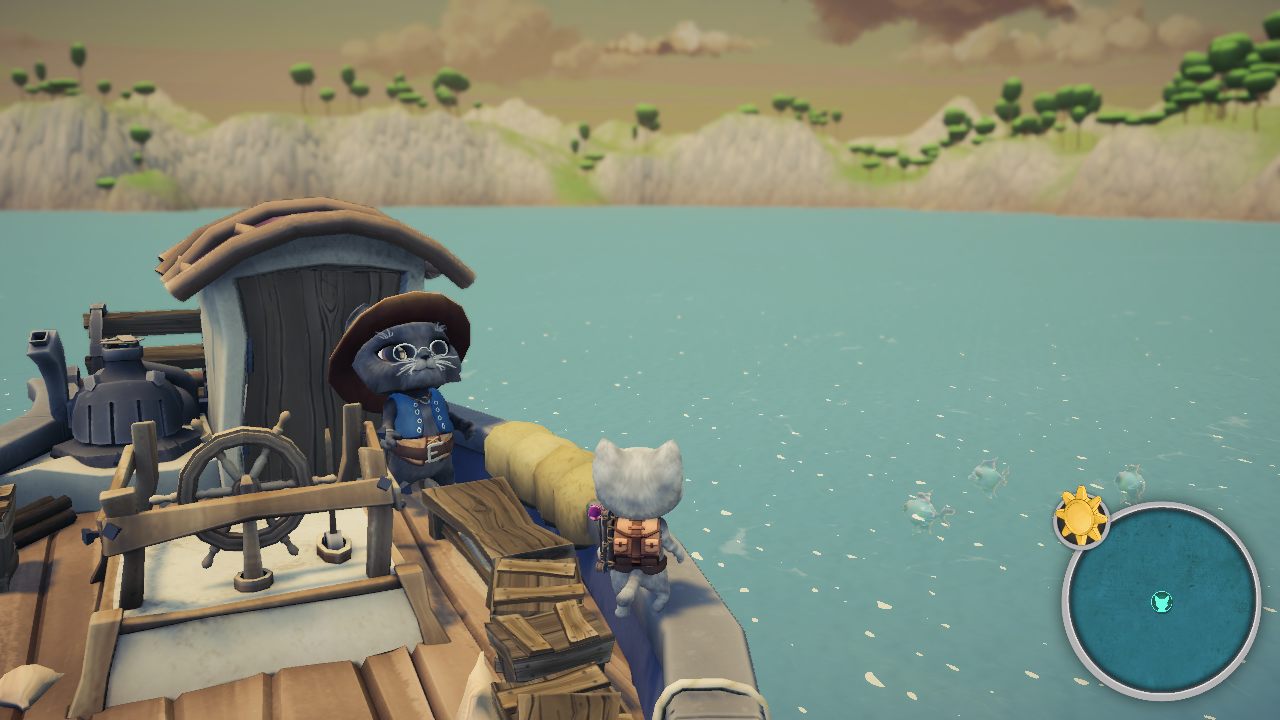Click the sun time-of-day icon
The height and width of the screenshot is (720, 1280).
point(1081,517)
